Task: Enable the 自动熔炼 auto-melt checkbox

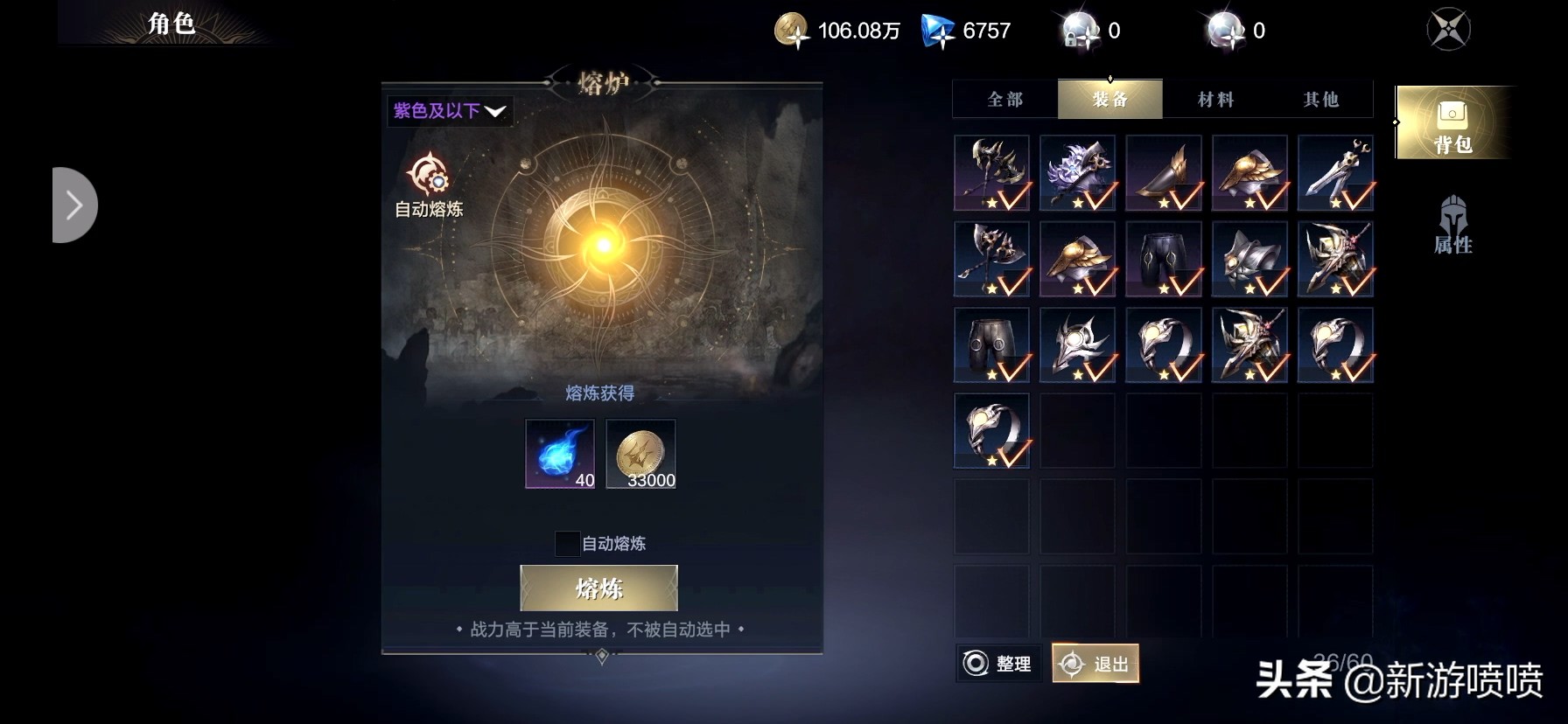Action: [566, 544]
